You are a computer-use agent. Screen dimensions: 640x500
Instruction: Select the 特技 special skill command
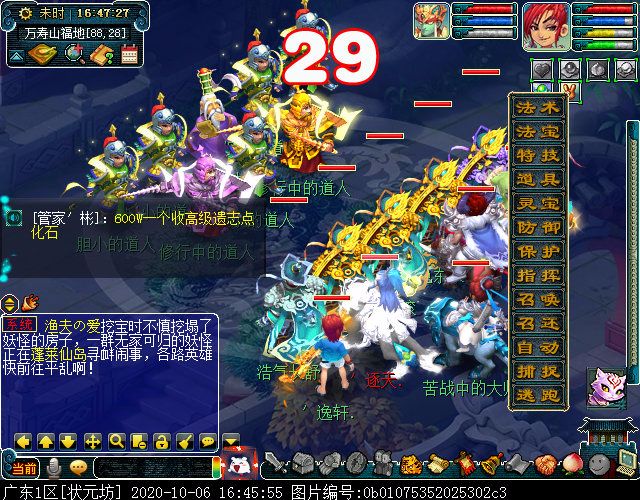coord(538,155)
